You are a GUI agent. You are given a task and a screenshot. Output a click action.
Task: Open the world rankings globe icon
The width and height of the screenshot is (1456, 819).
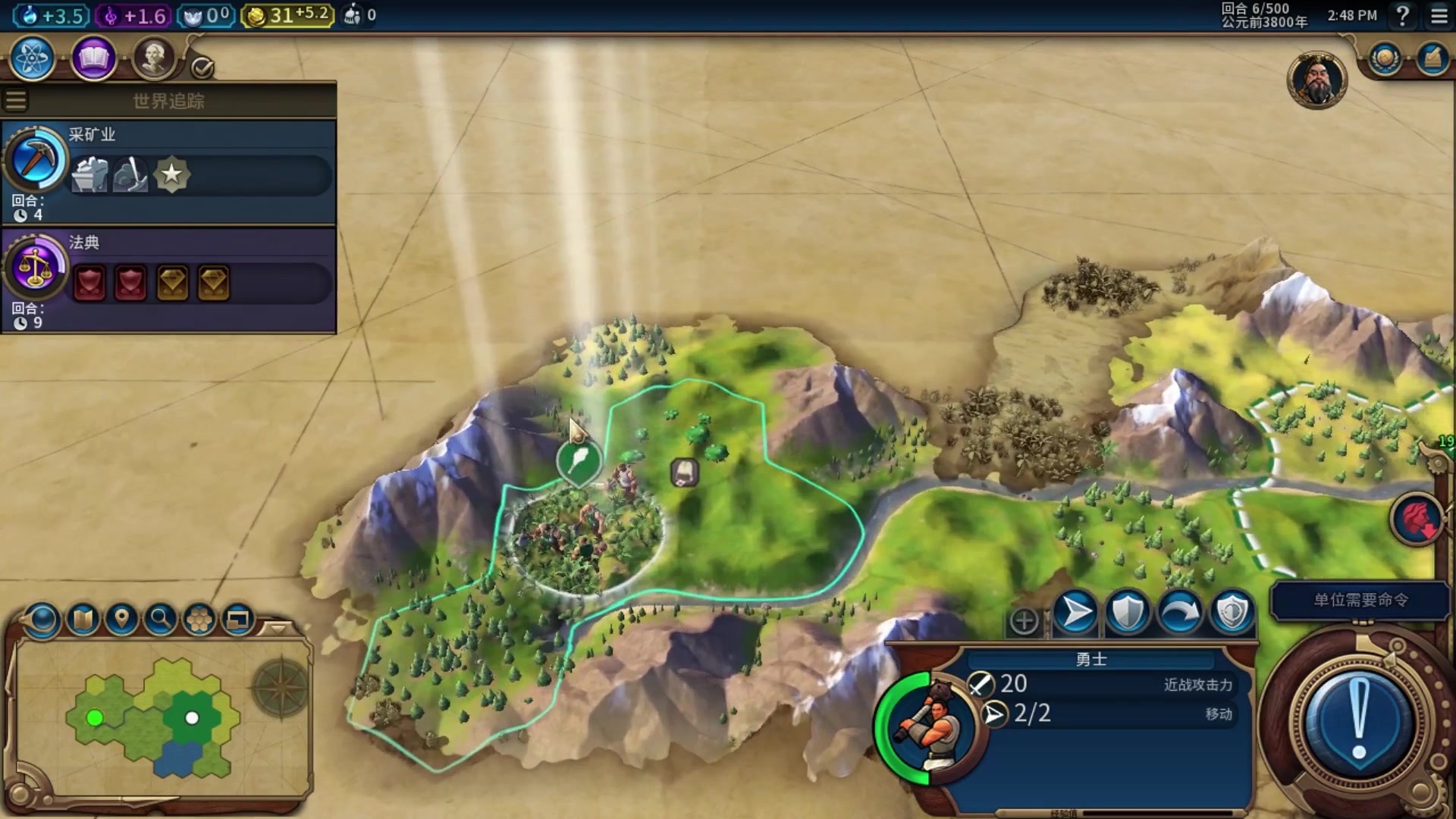(1385, 59)
